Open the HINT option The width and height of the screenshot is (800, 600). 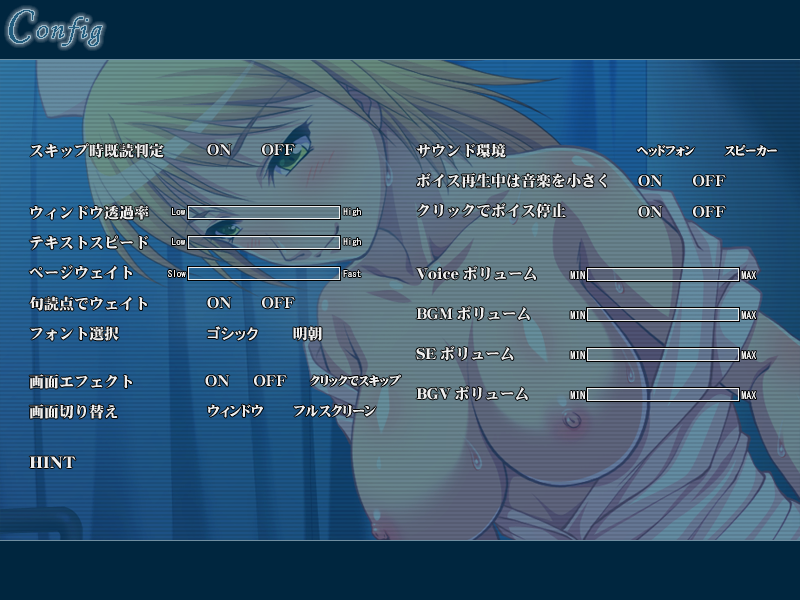tap(52, 462)
